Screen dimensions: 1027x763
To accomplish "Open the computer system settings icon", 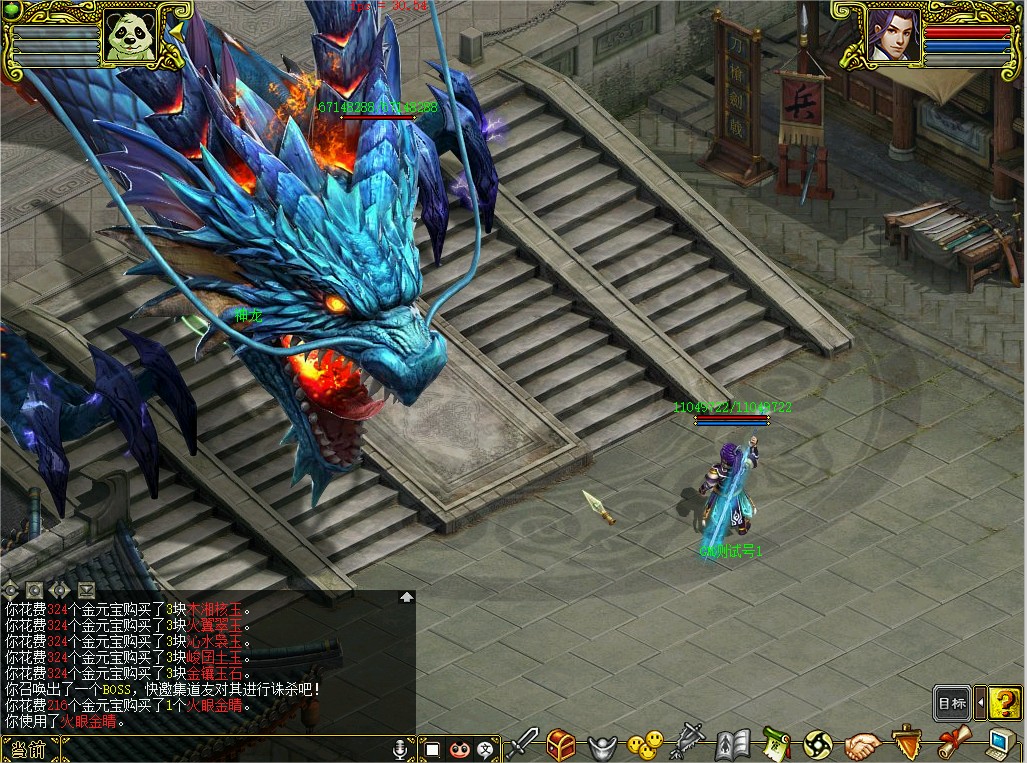I will tap(1002, 743).
